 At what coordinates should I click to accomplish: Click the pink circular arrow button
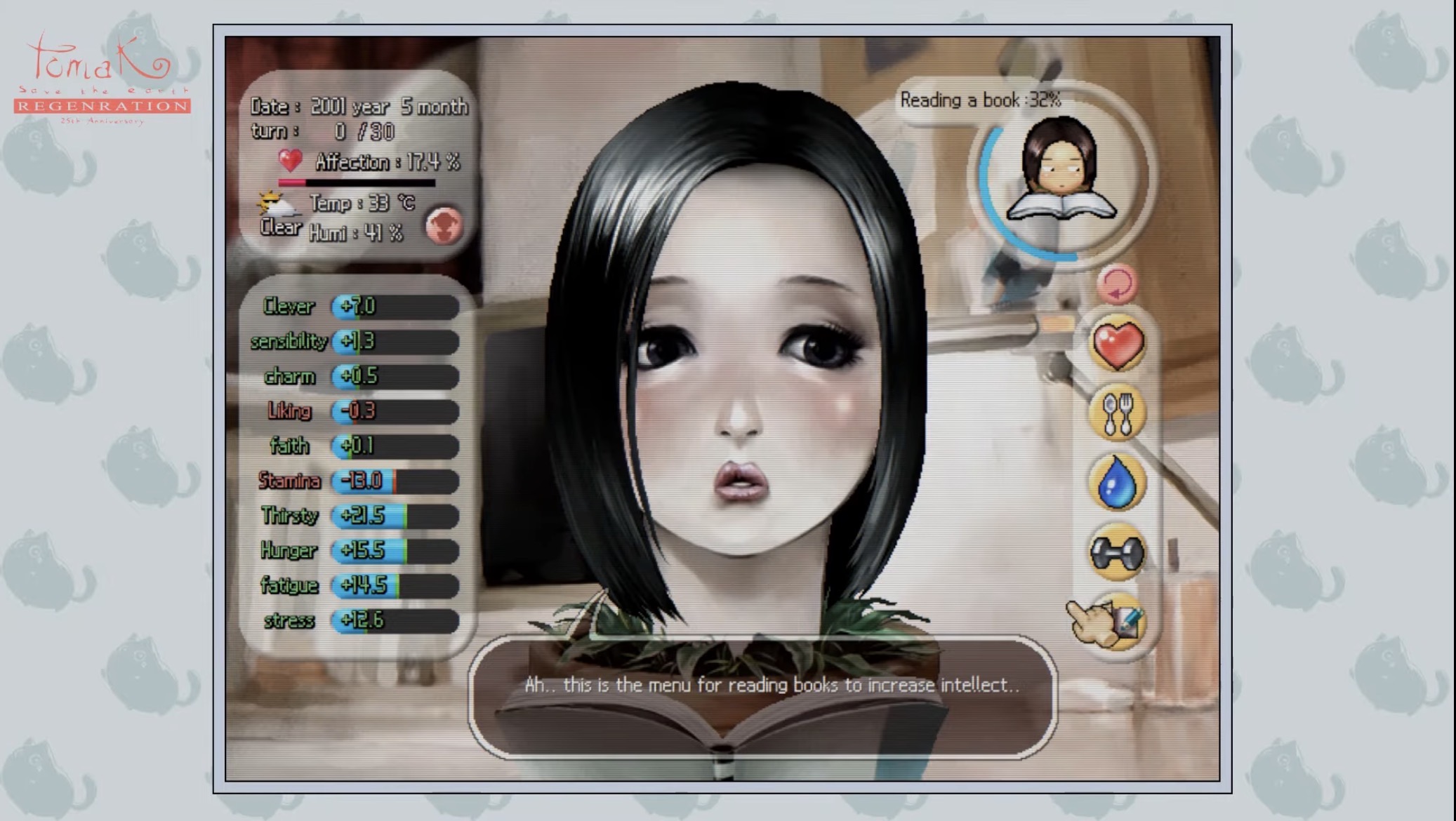click(1116, 284)
